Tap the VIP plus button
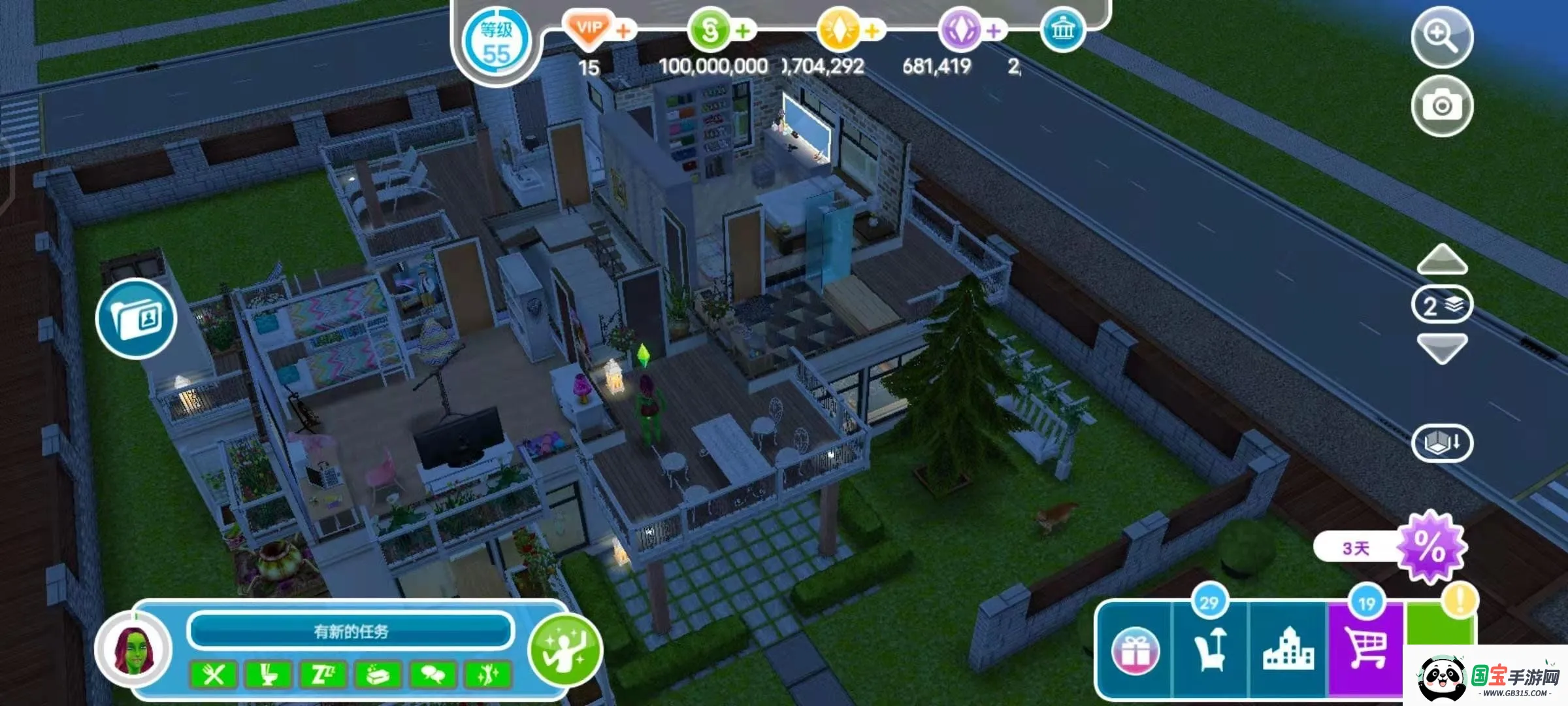The image size is (1568, 706). pos(624,31)
